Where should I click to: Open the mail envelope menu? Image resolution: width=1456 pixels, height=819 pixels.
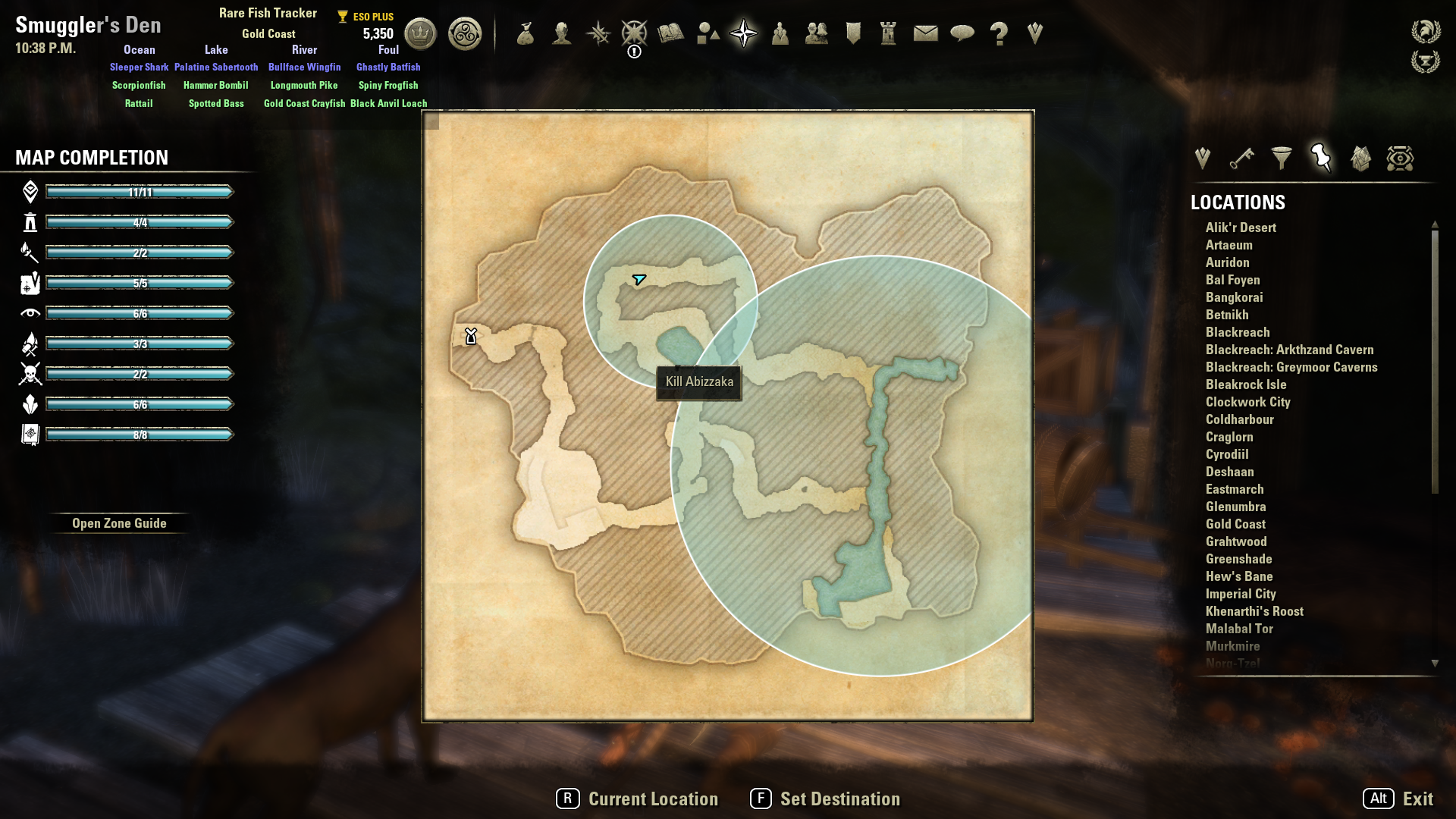pyautogui.click(x=925, y=33)
